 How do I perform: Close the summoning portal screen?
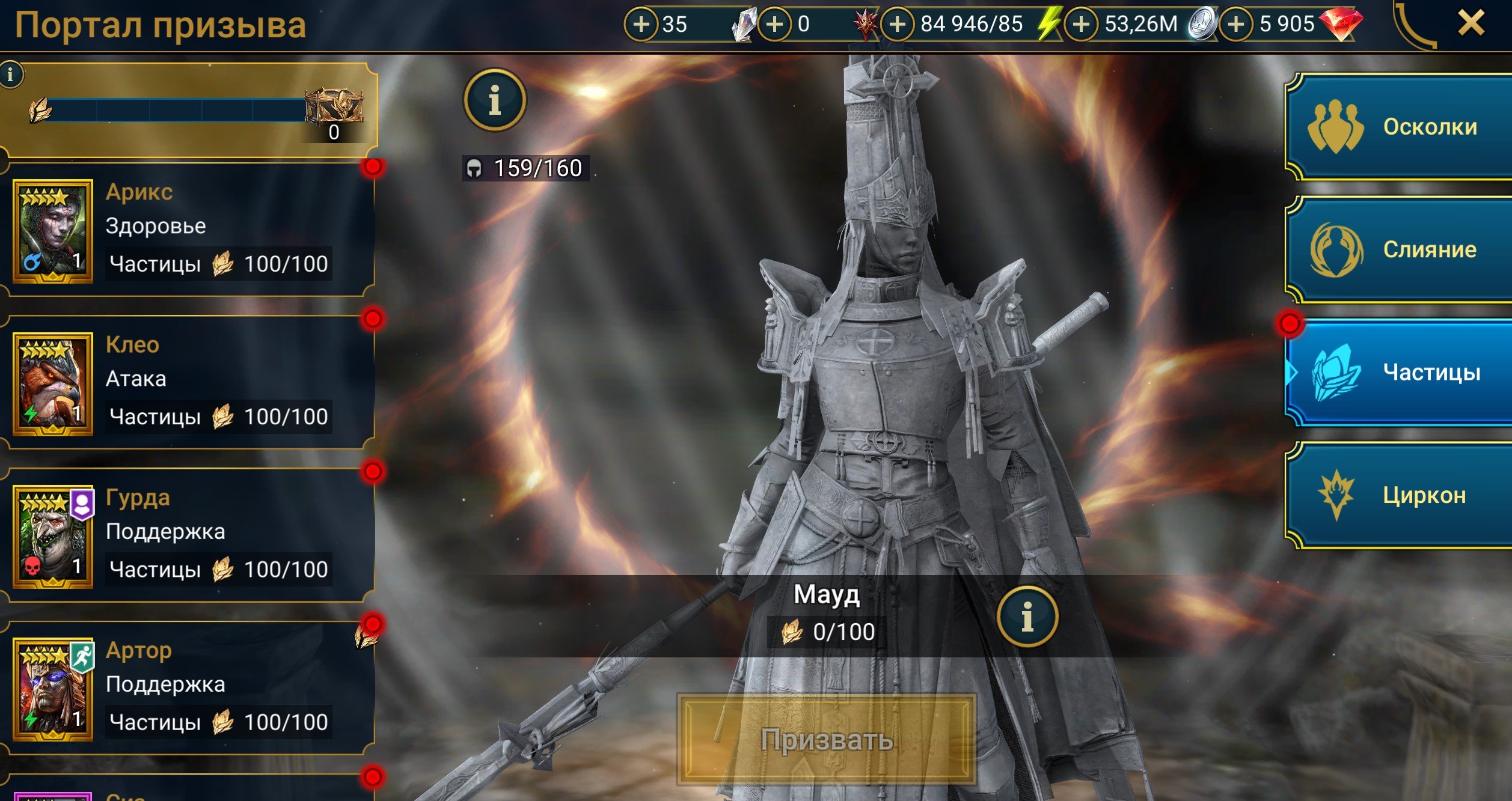1471,24
